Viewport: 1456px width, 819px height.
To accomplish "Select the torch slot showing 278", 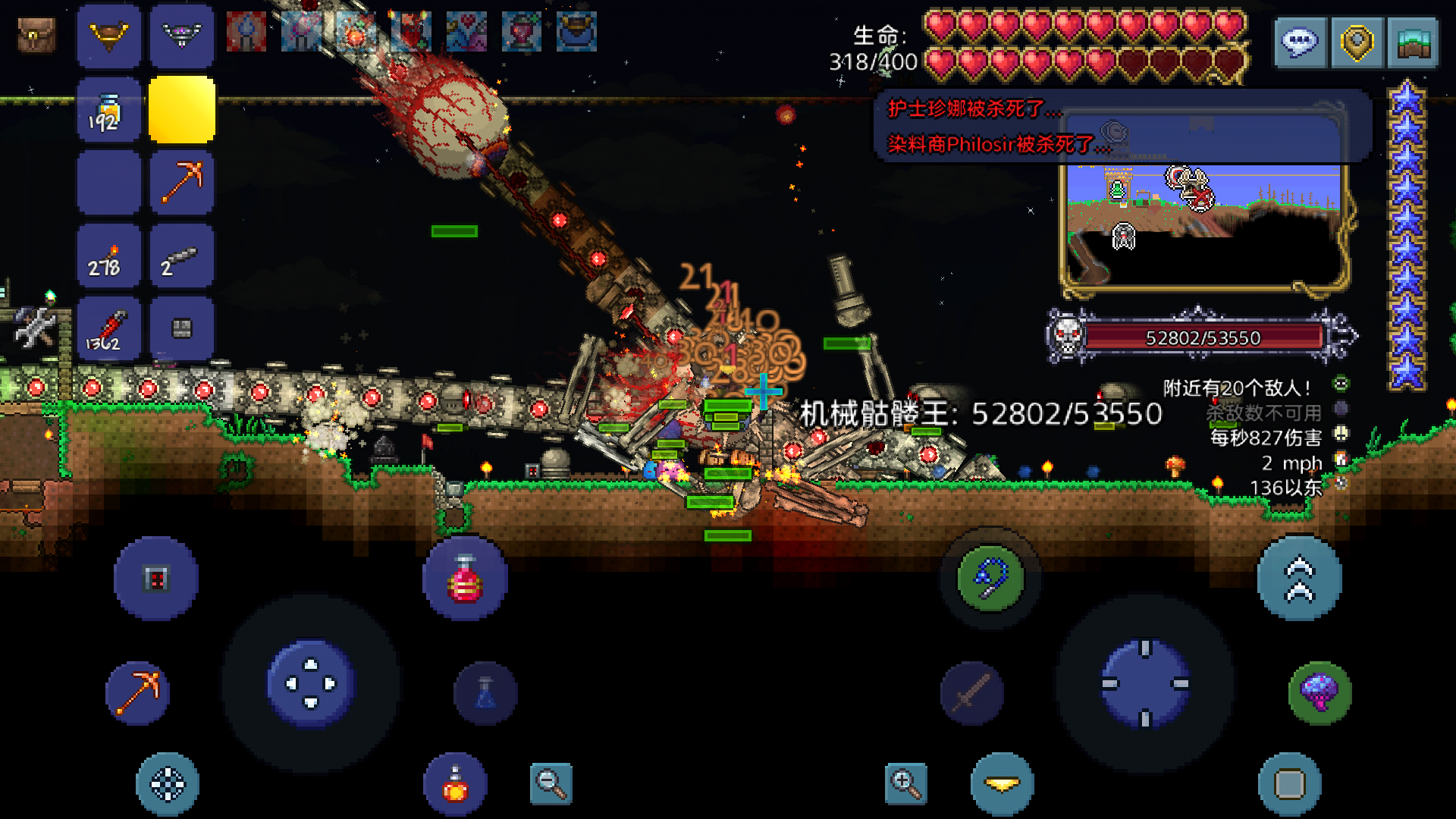I will tap(108, 257).
